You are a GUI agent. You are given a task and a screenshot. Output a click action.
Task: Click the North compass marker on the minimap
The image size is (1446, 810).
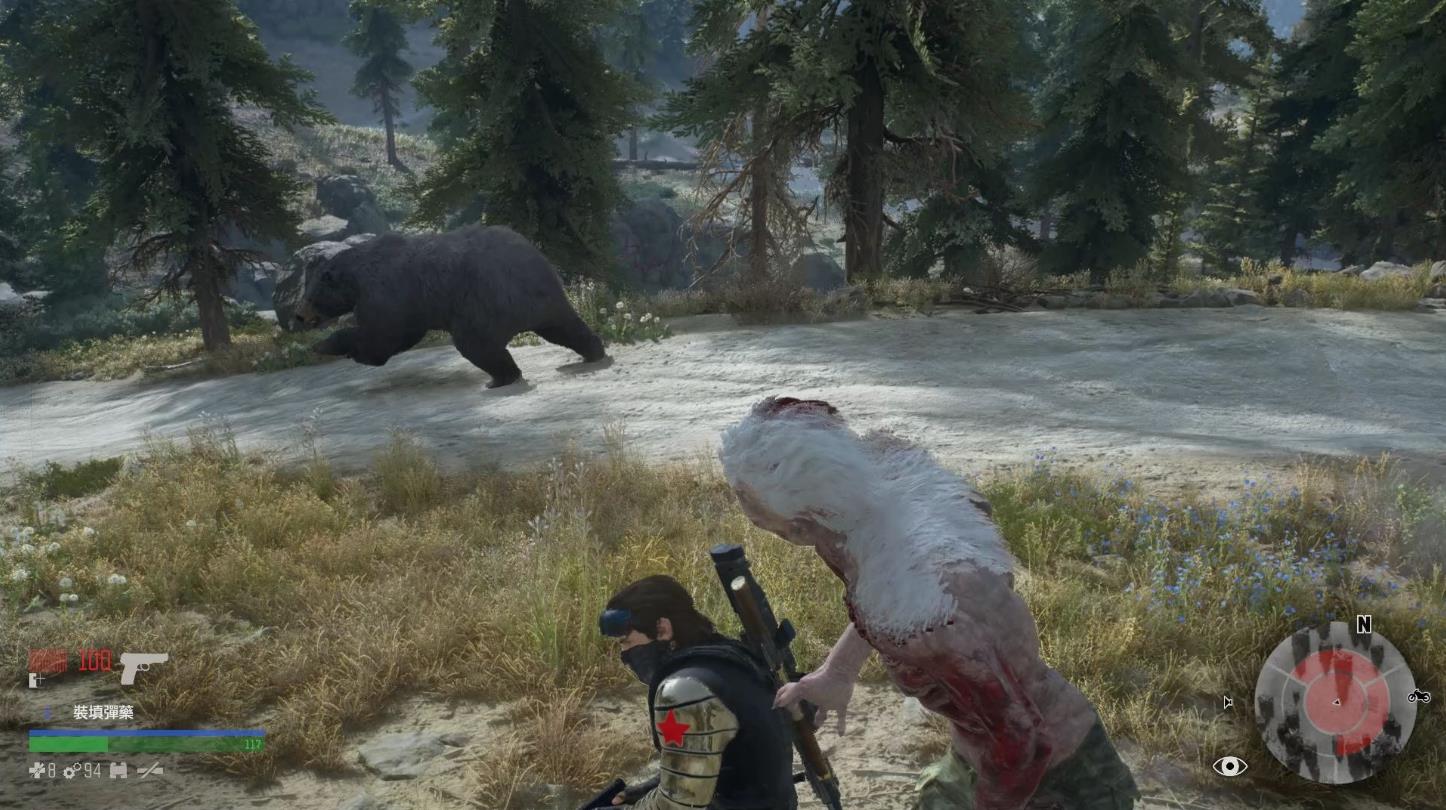[1363, 625]
